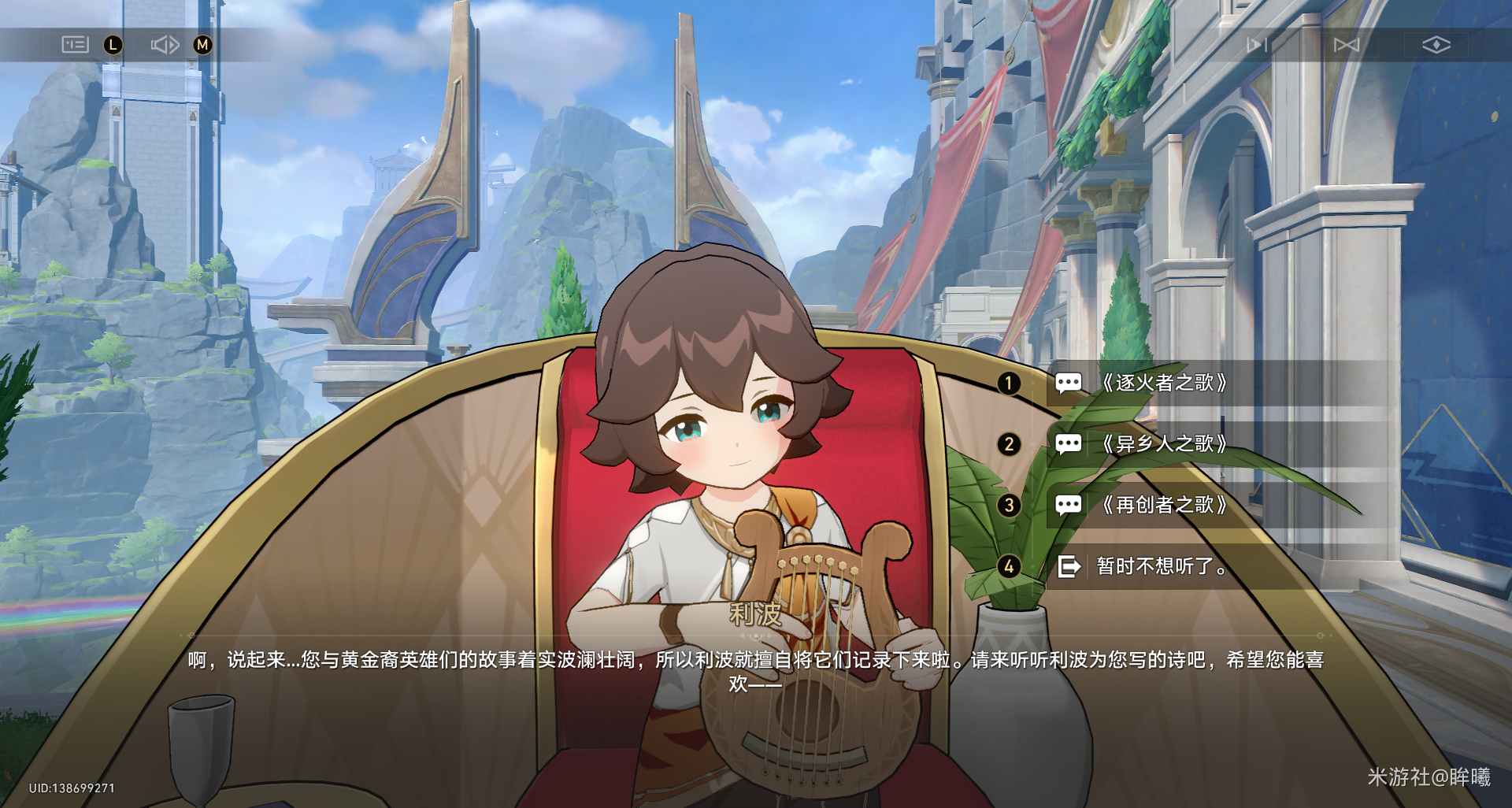Hide the interface with the eye icon
Viewport: 1512px width, 808px height.
pos(1436,45)
